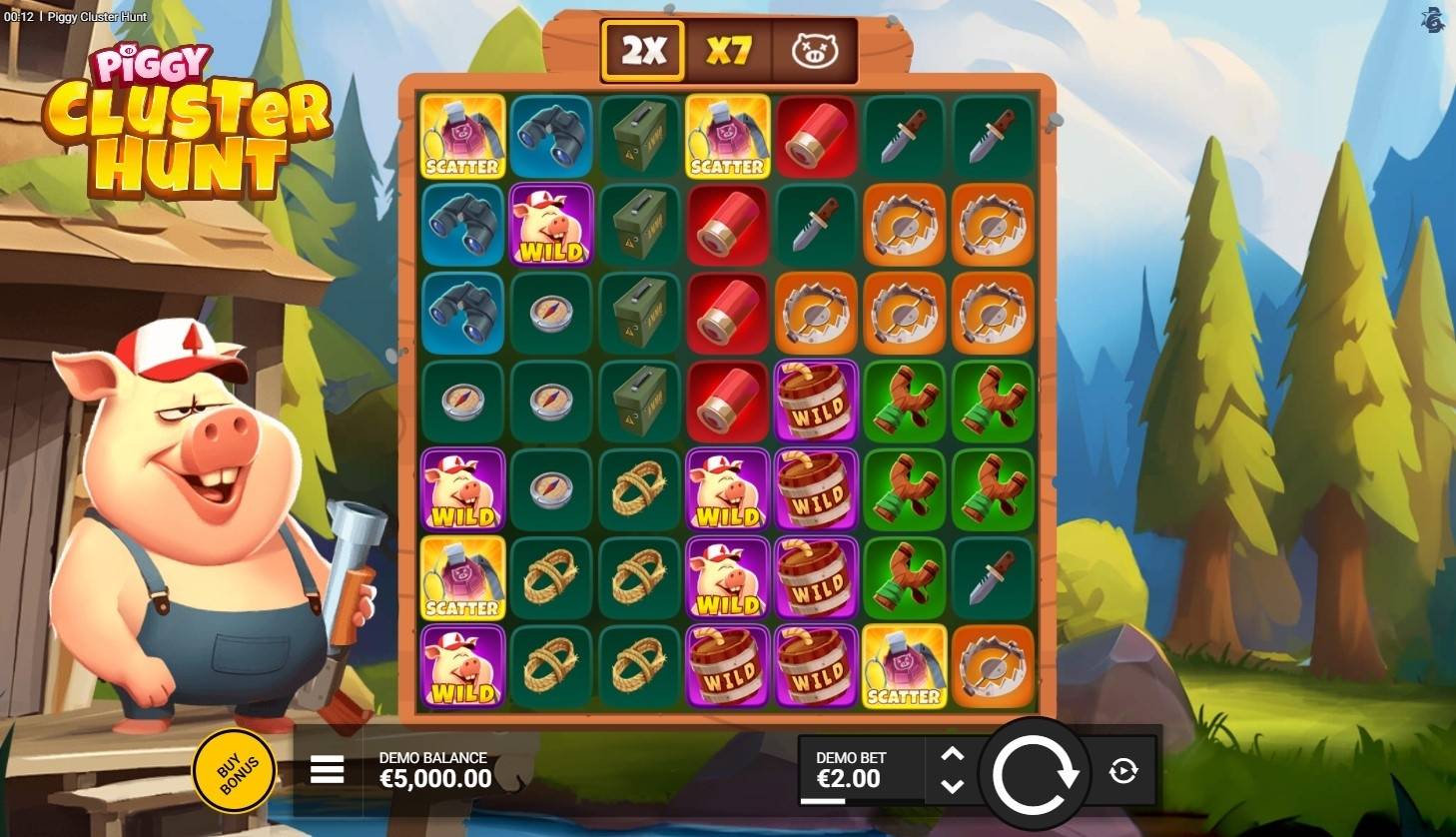
Task: Click a Wild dynamite barrel symbol
Action: point(817,401)
